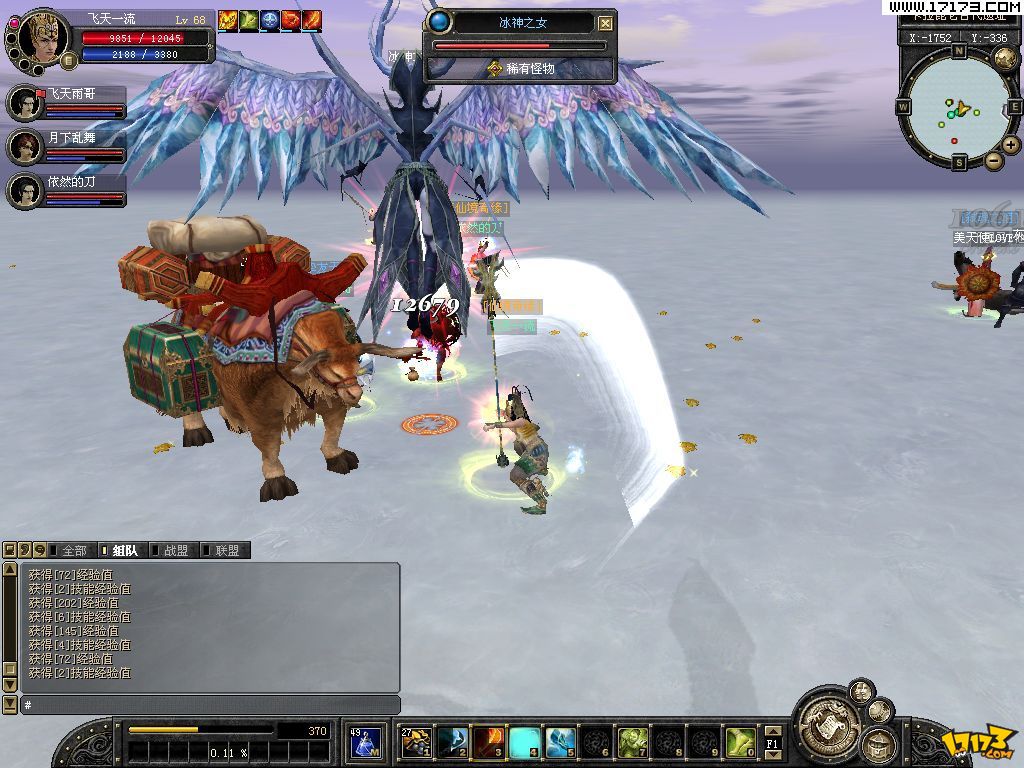Use the green skill in slot 7
The width and height of the screenshot is (1024, 768).
pyautogui.click(x=633, y=742)
